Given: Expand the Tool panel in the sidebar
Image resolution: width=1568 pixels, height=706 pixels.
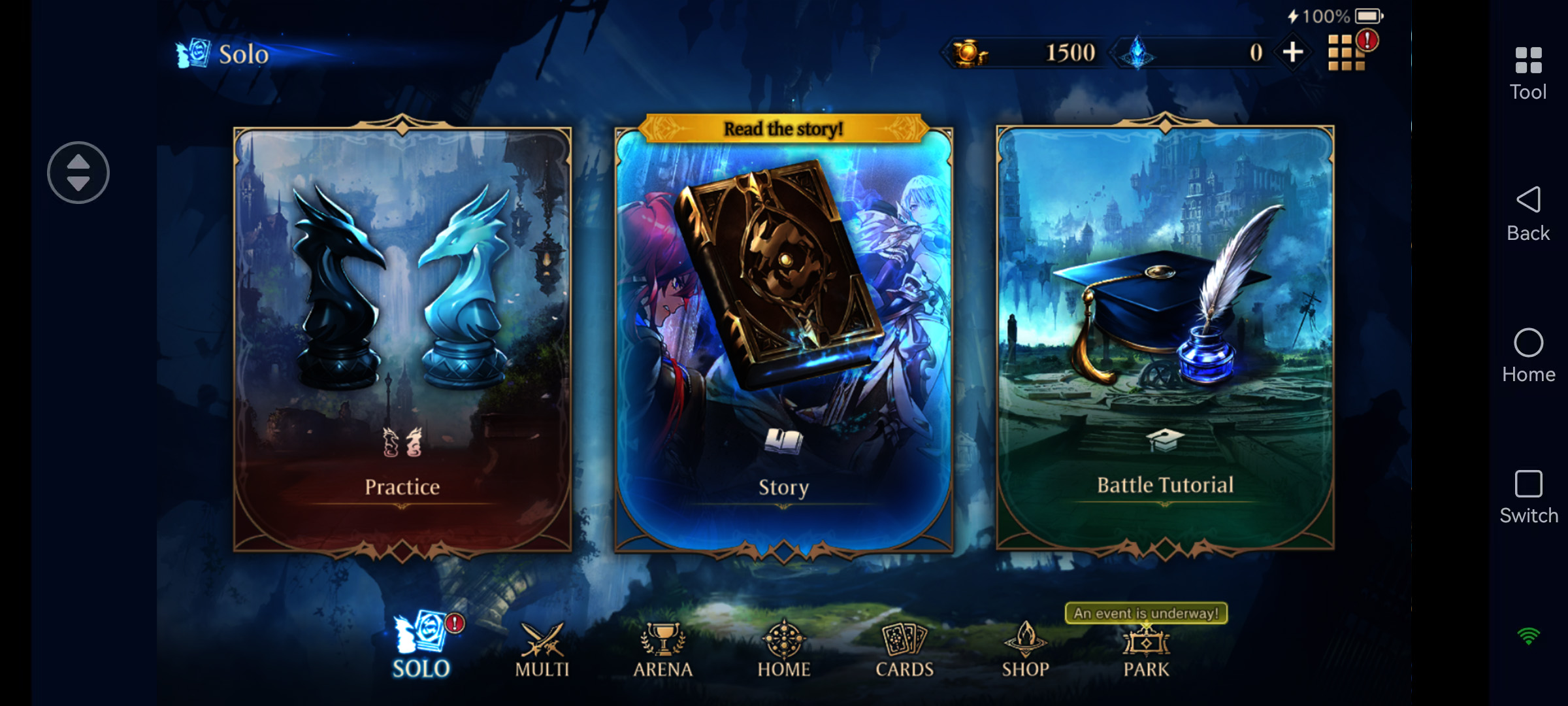Looking at the screenshot, I should coord(1527,72).
